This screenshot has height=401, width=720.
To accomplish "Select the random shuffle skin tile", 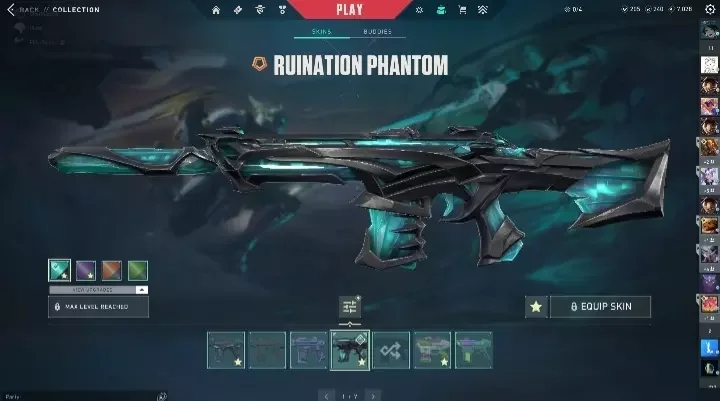I will 391,351.
